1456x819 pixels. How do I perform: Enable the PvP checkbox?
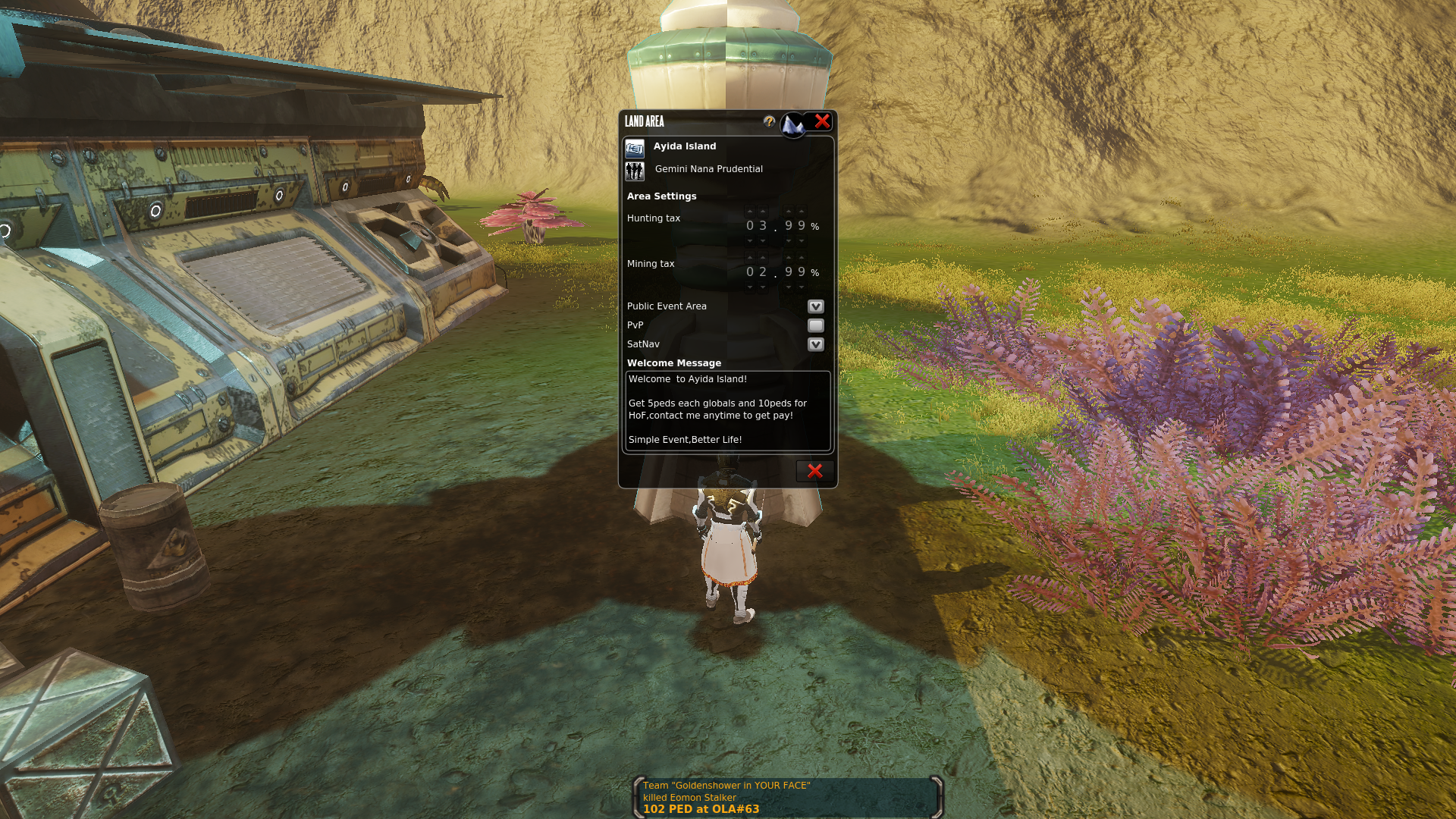click(x=815, y=325)
